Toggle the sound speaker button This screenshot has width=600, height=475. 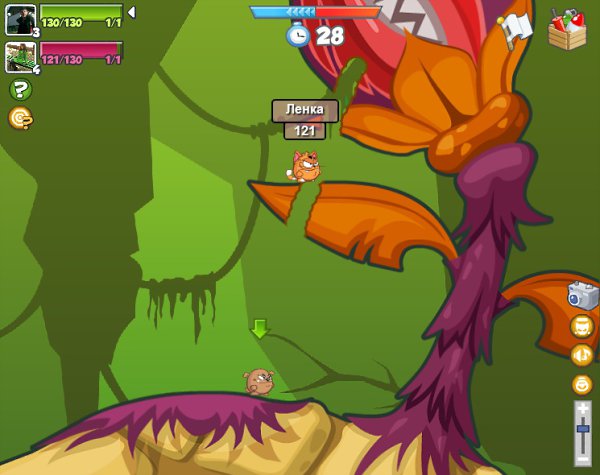click(582, 355)
